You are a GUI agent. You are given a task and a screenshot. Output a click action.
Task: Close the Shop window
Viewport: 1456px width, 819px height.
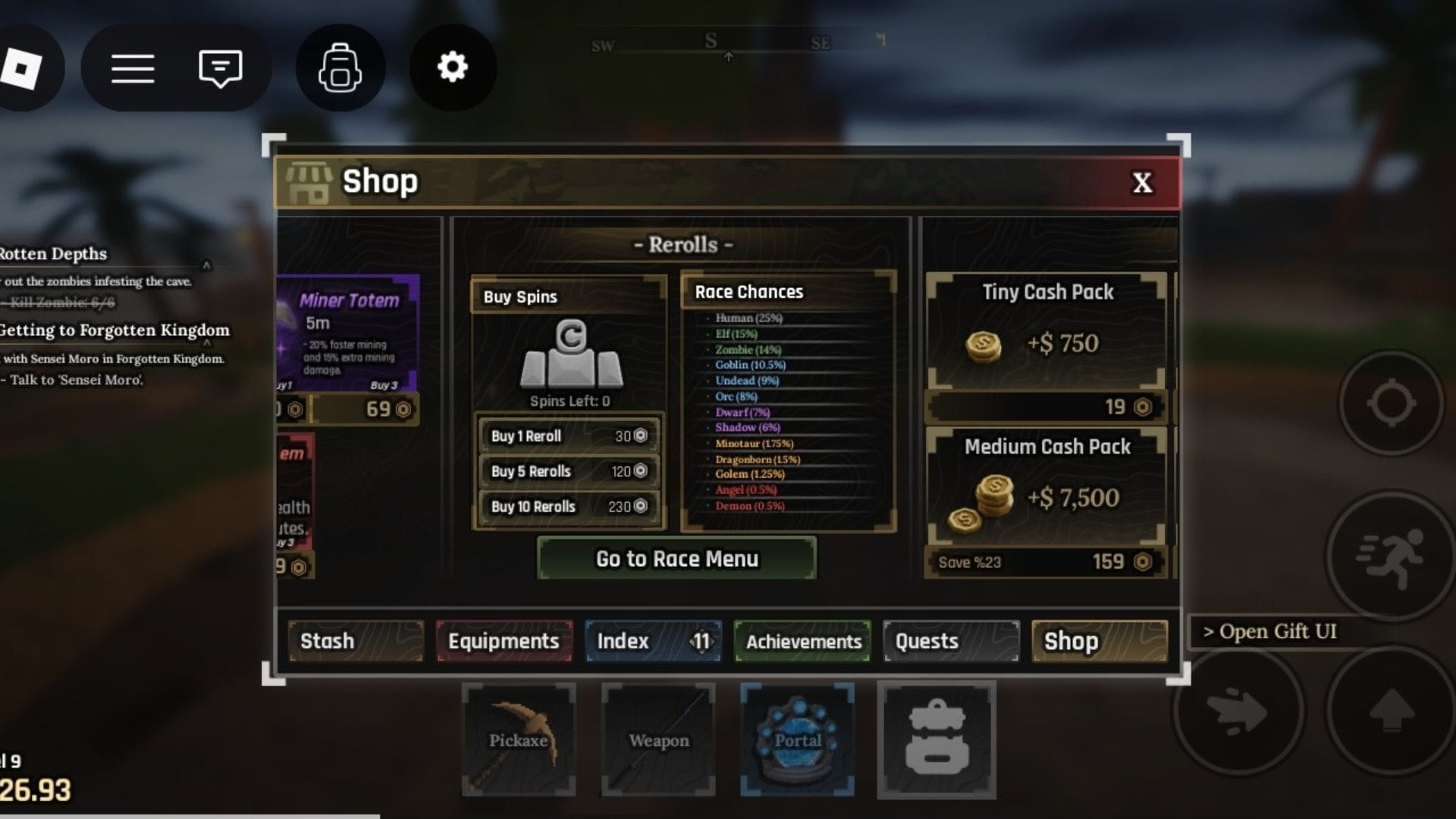click(1142, 183)
